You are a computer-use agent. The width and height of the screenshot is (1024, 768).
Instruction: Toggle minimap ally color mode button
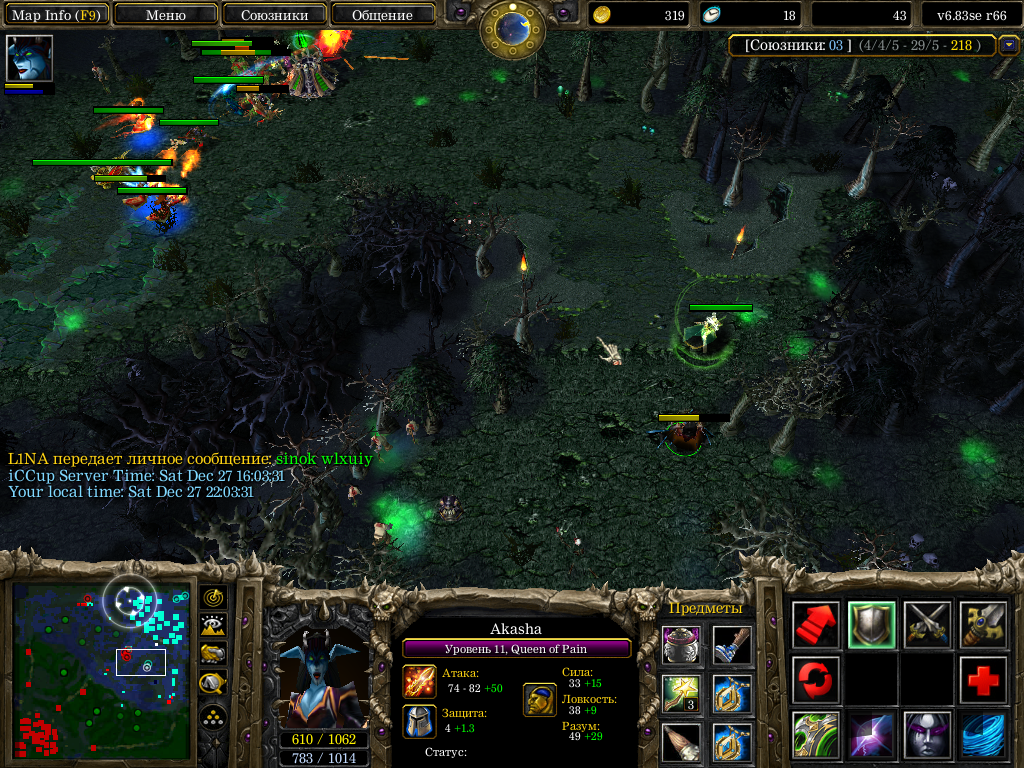click(x=213, y=655)
